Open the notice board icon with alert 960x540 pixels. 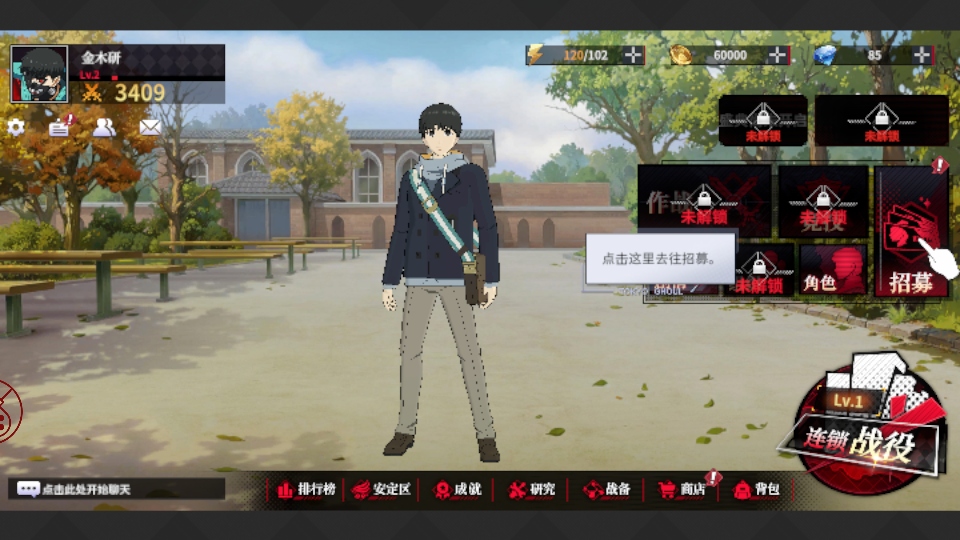pyautogui.click(x=60, y=127)
